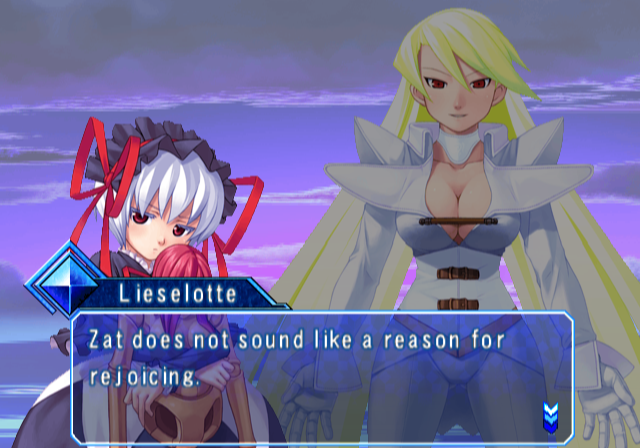Click the blue advance-dialogue arrow indicator
The height and width of the screenshot is (448, 640).
click(x=550, y=413)
